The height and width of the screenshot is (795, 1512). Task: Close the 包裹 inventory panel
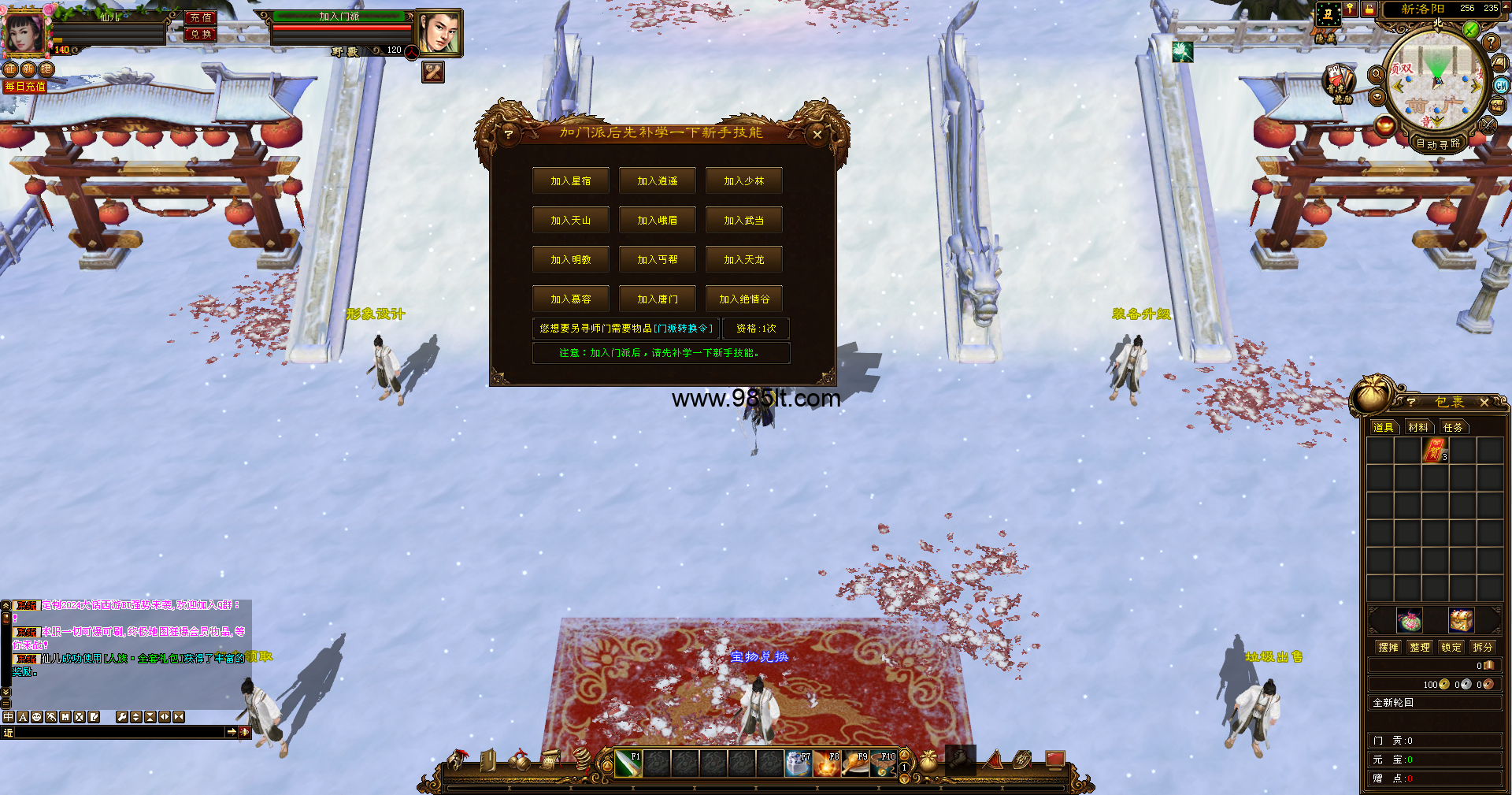(1484, 403)
